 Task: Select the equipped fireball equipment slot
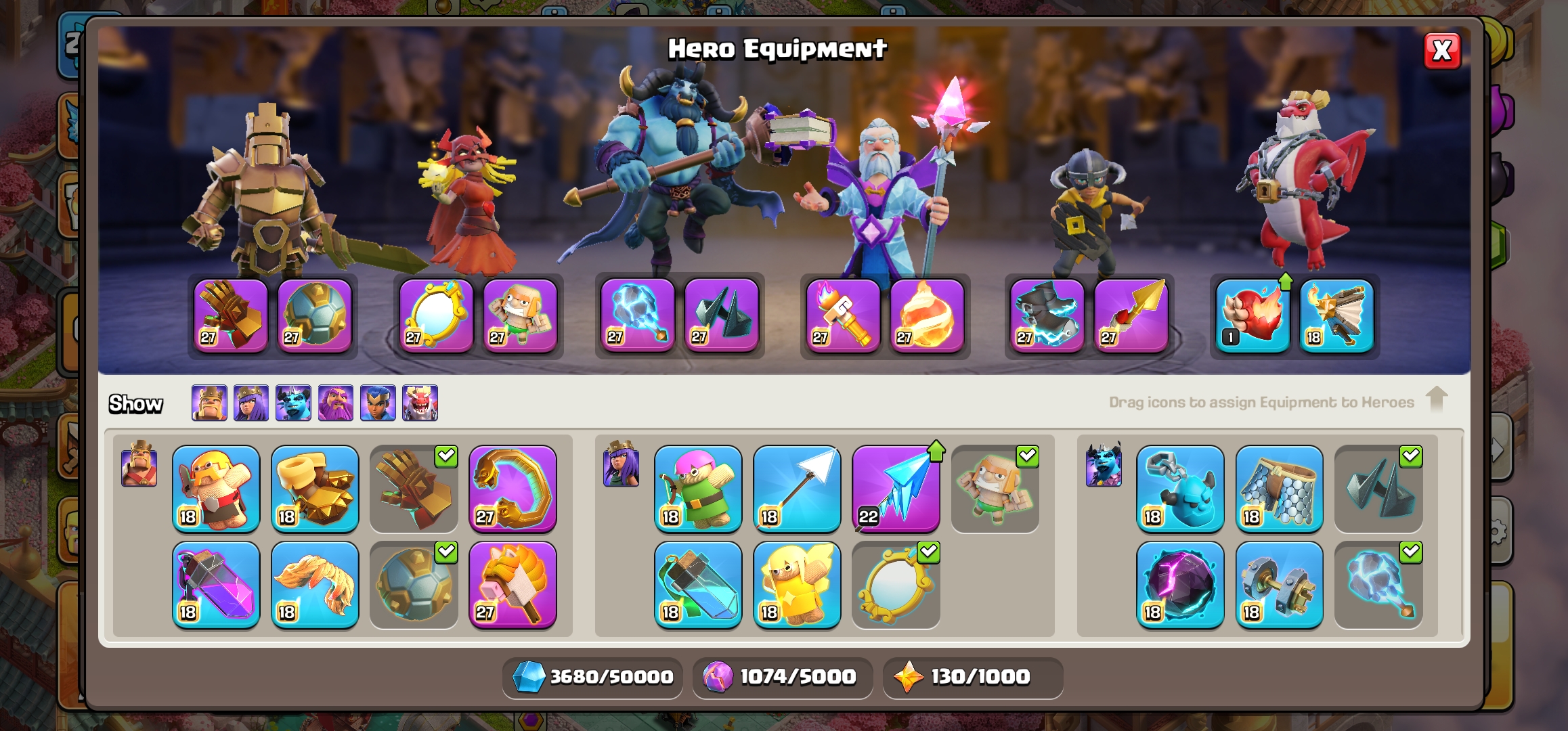tap(927, 315)
